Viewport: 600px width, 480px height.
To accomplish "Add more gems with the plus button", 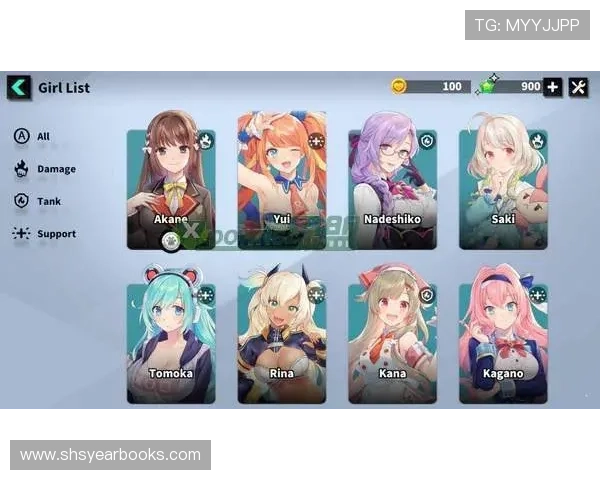I will [x=553, y=87].
